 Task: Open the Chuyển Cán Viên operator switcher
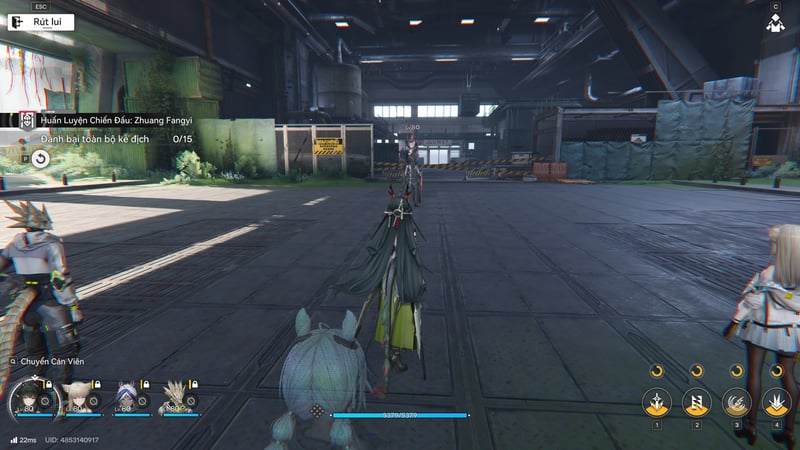point(48,362)
